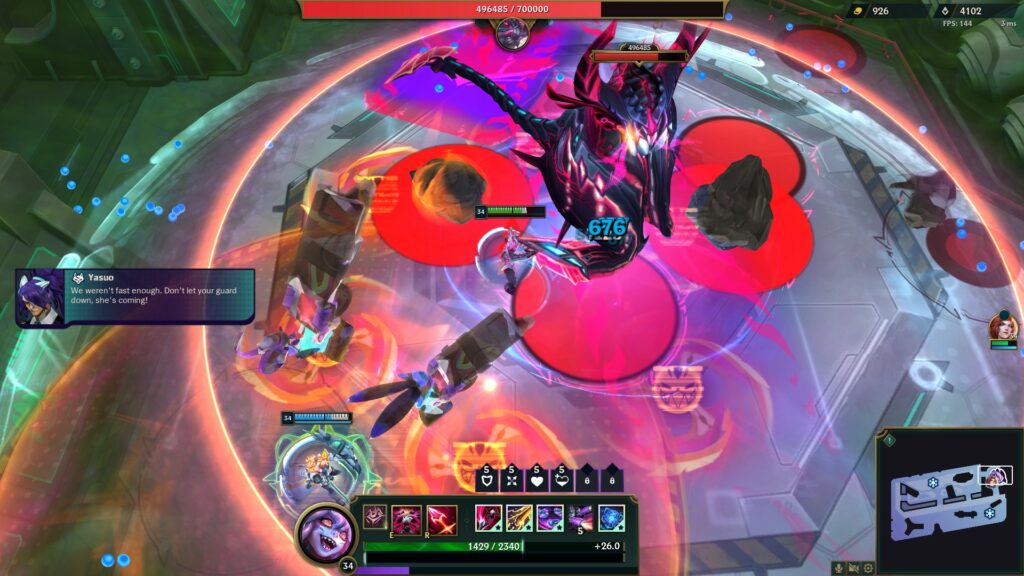Click the boss portrait under the health bar

[512, 34]
